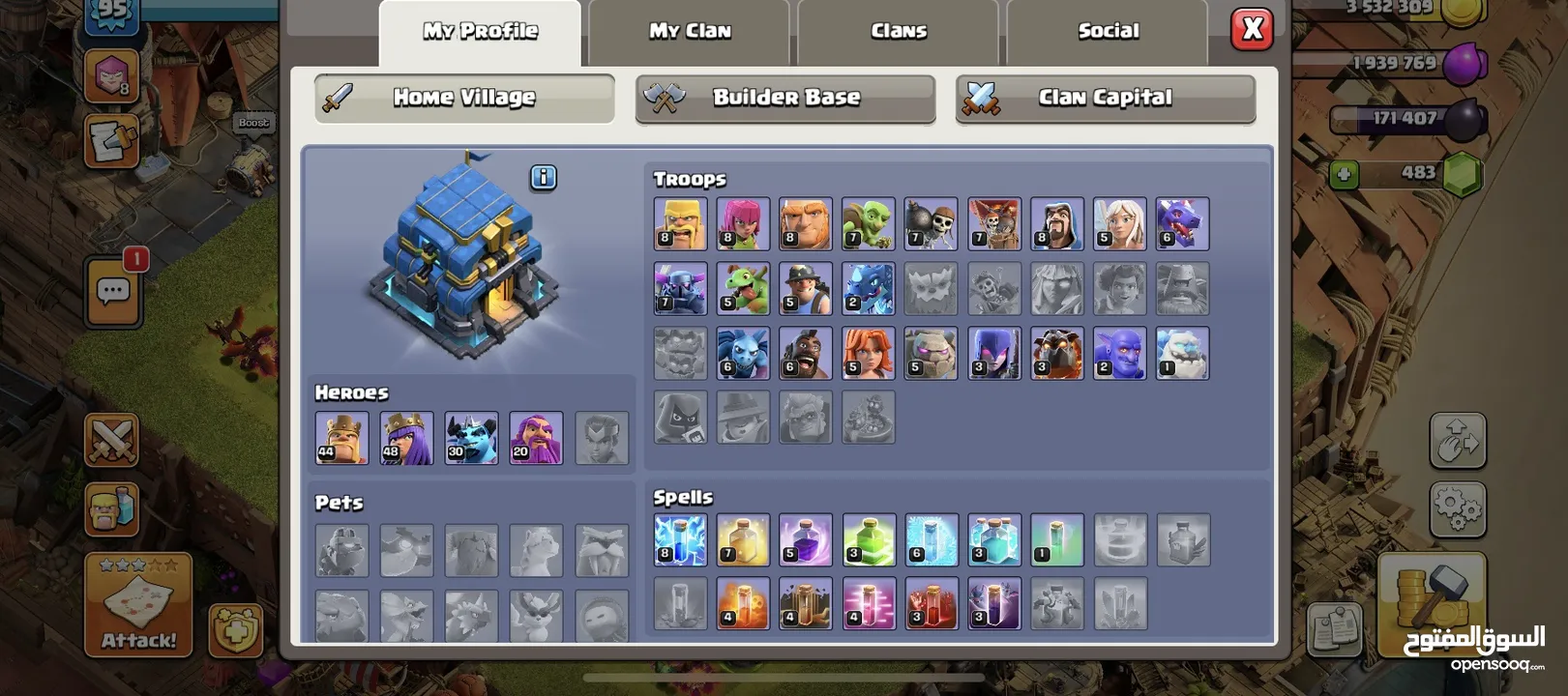Image resolution: width=1568 pixels, height=696 pixels.
Task: View the Clan Capital profile
Action: point(1105,98)
